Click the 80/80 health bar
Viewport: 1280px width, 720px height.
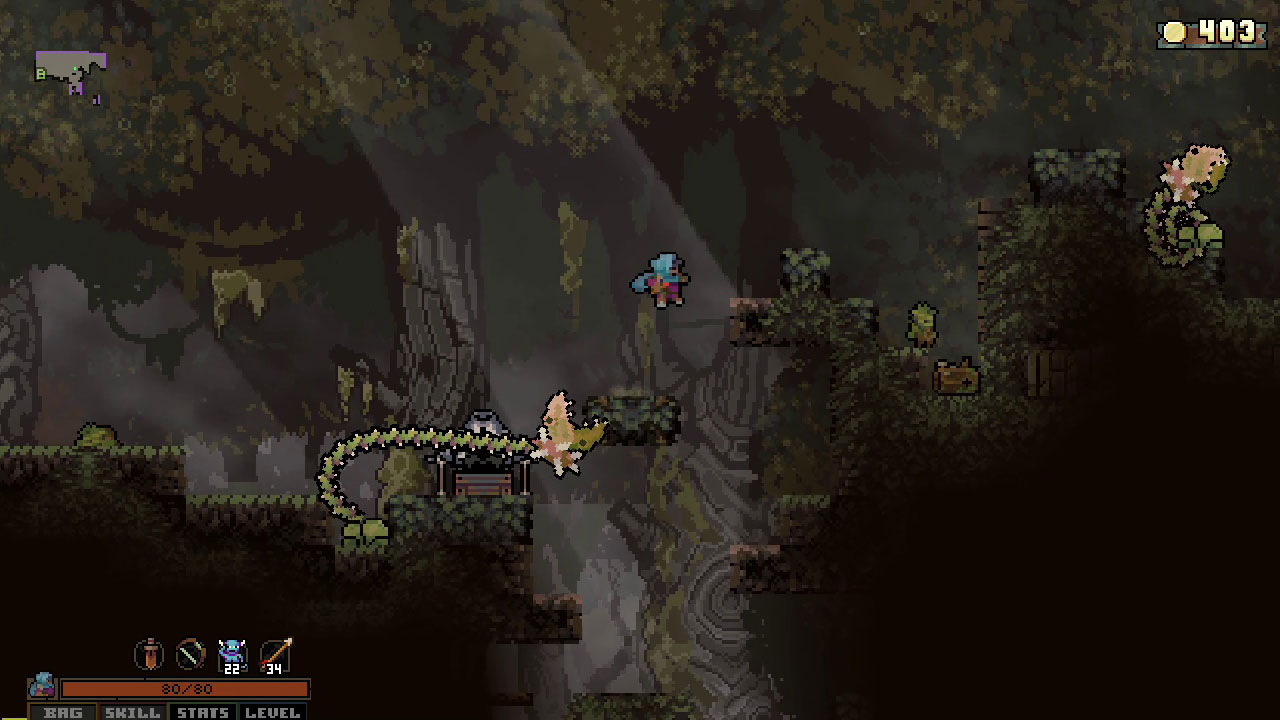[x=185, y=688]
